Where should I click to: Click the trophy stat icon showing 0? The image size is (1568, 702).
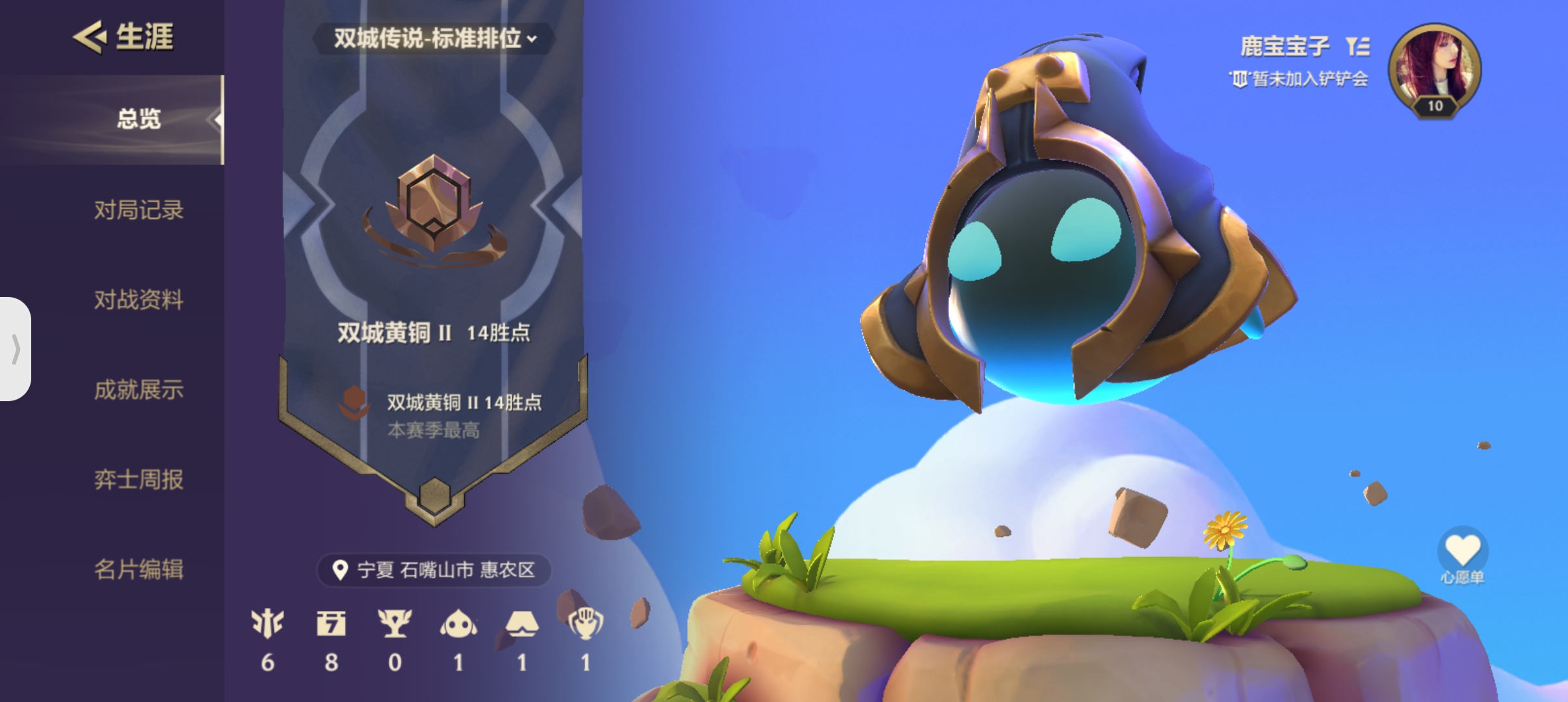tap(395, 625)
